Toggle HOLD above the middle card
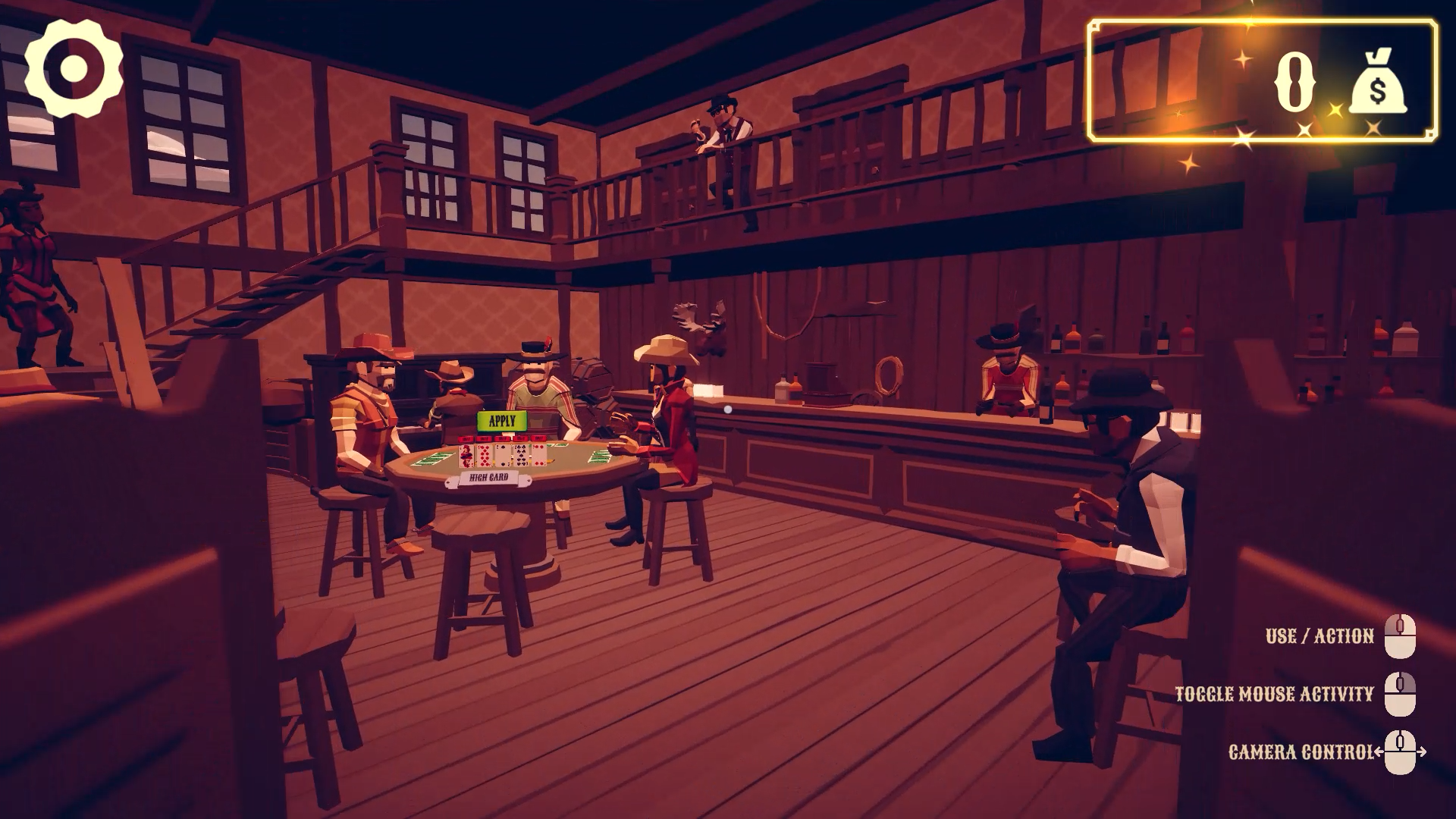Image resolution: width=1456 pixels, height=819 pixels. point(502,438)
